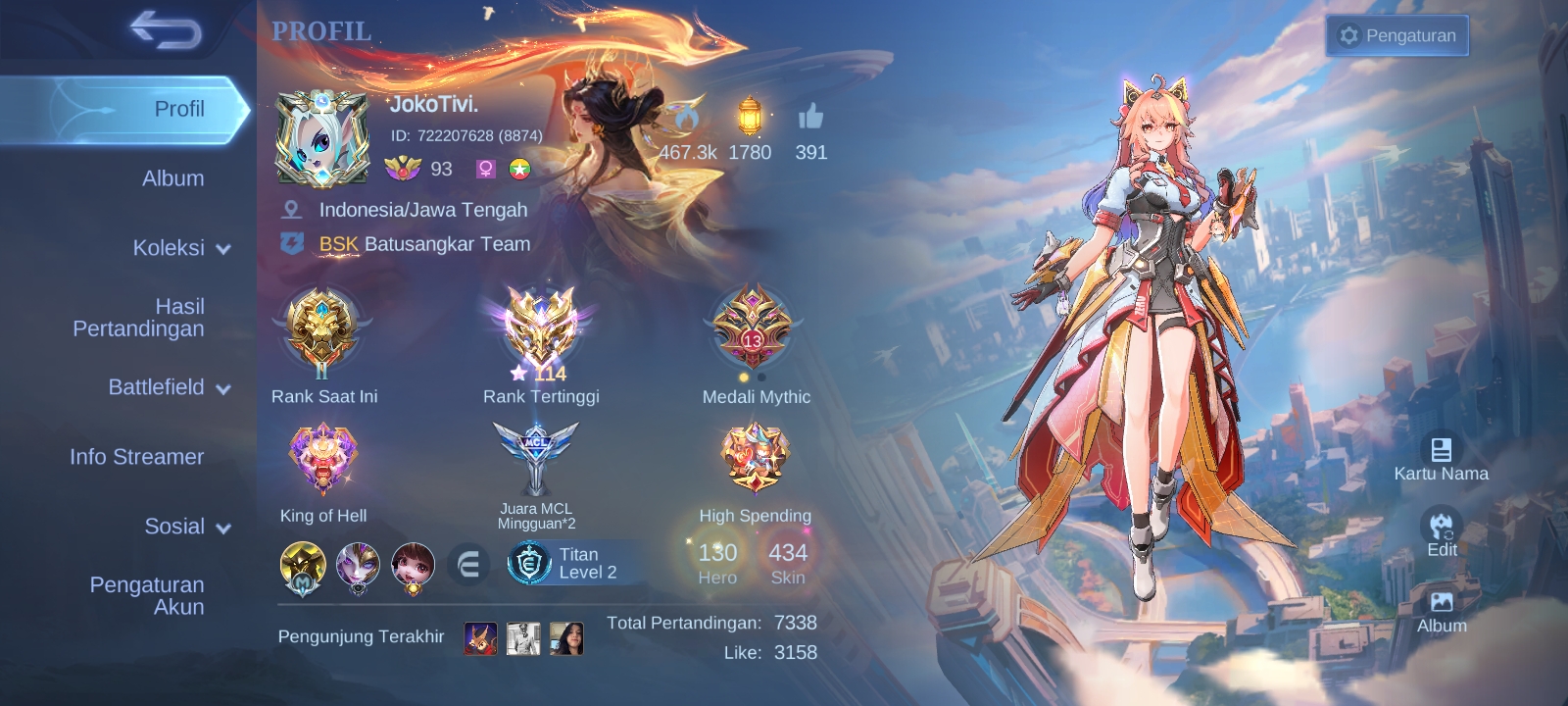
Task: Show Hasil Pertandingan match history
Action: [x=139, y=318]
